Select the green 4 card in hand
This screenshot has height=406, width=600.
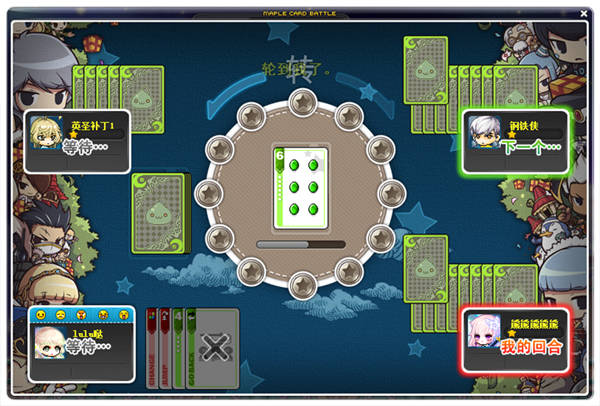coord(178,346)
